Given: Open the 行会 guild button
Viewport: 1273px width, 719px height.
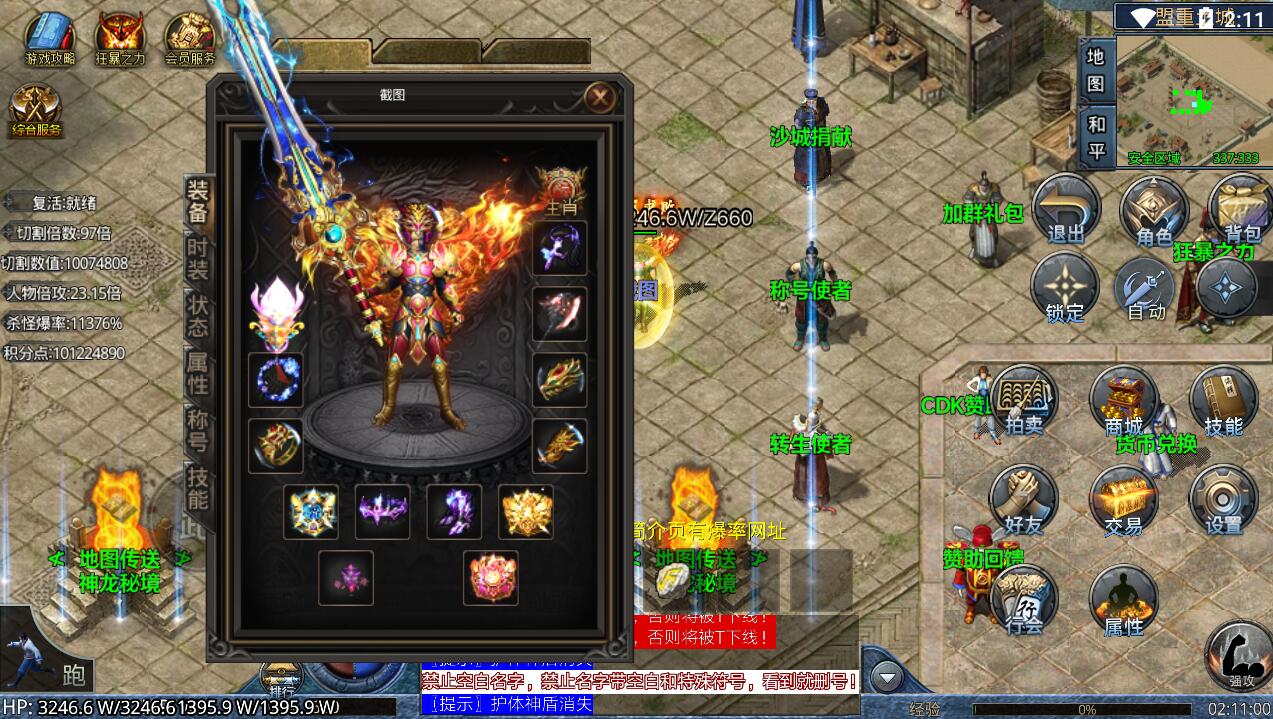Looking at the screenshot, I should pyautogui.click(x=1023, y=599).
